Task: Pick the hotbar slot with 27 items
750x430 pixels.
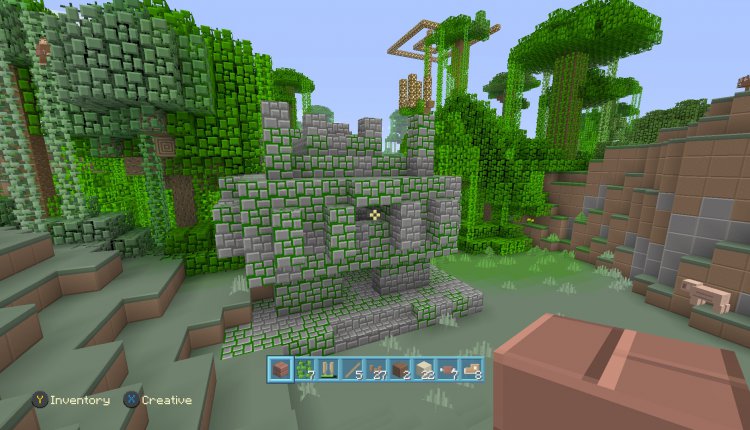Action: coord(376,370)
